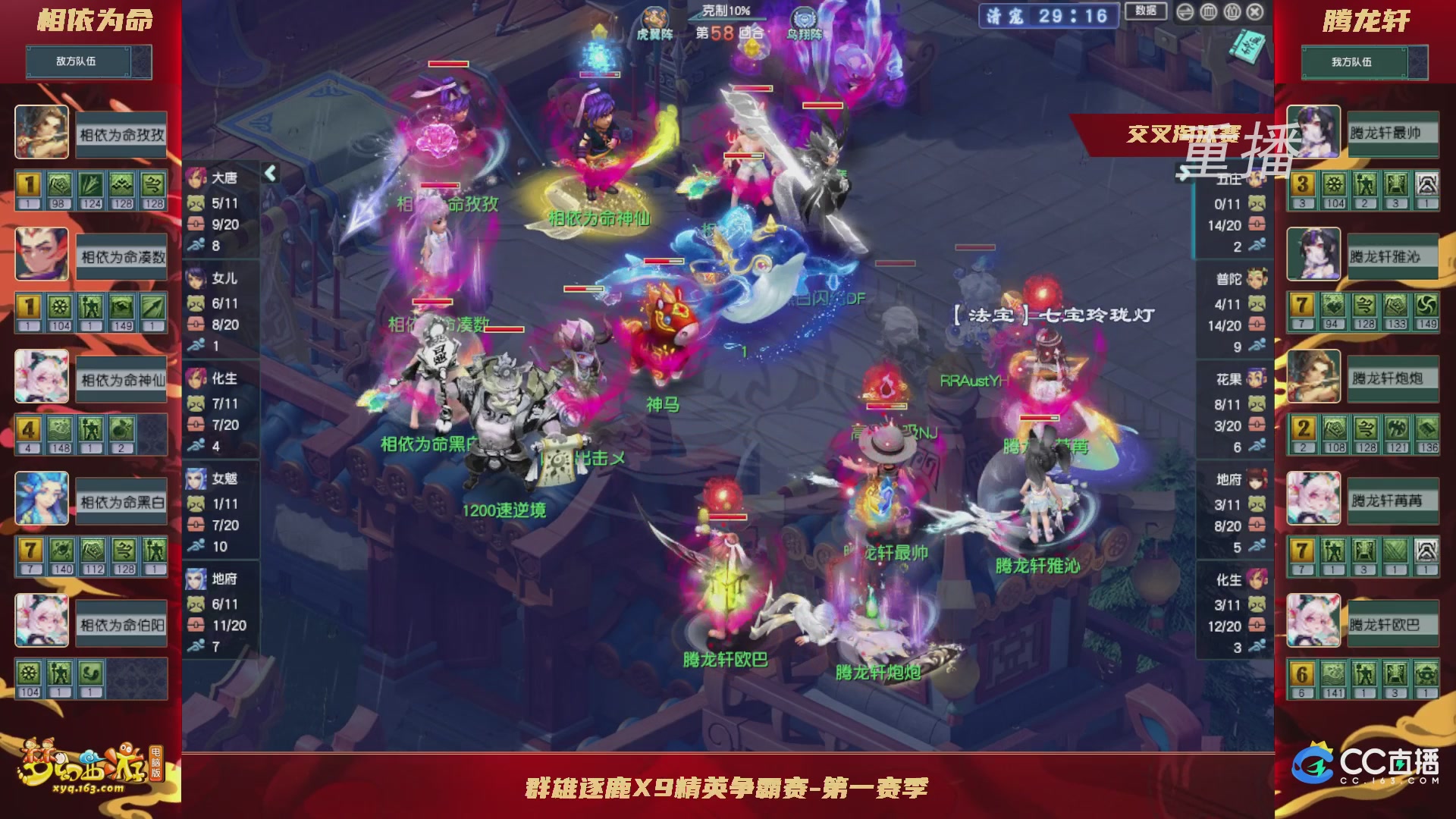This screenshot has height=819, width=1456.
Task: Toggle the double-arrow speed round icon near 数据
Action: click(x=1185, y=12)
